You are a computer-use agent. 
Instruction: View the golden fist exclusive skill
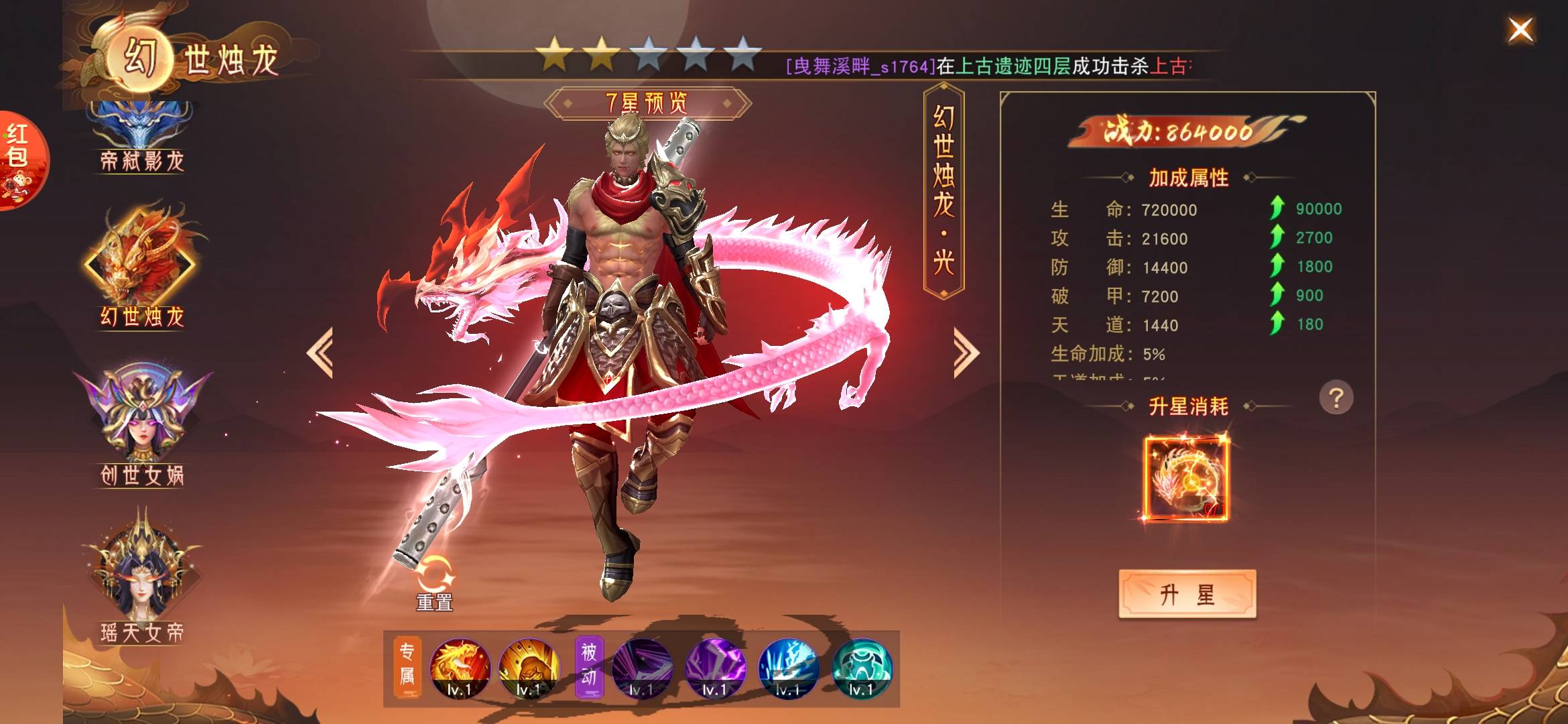529,668
